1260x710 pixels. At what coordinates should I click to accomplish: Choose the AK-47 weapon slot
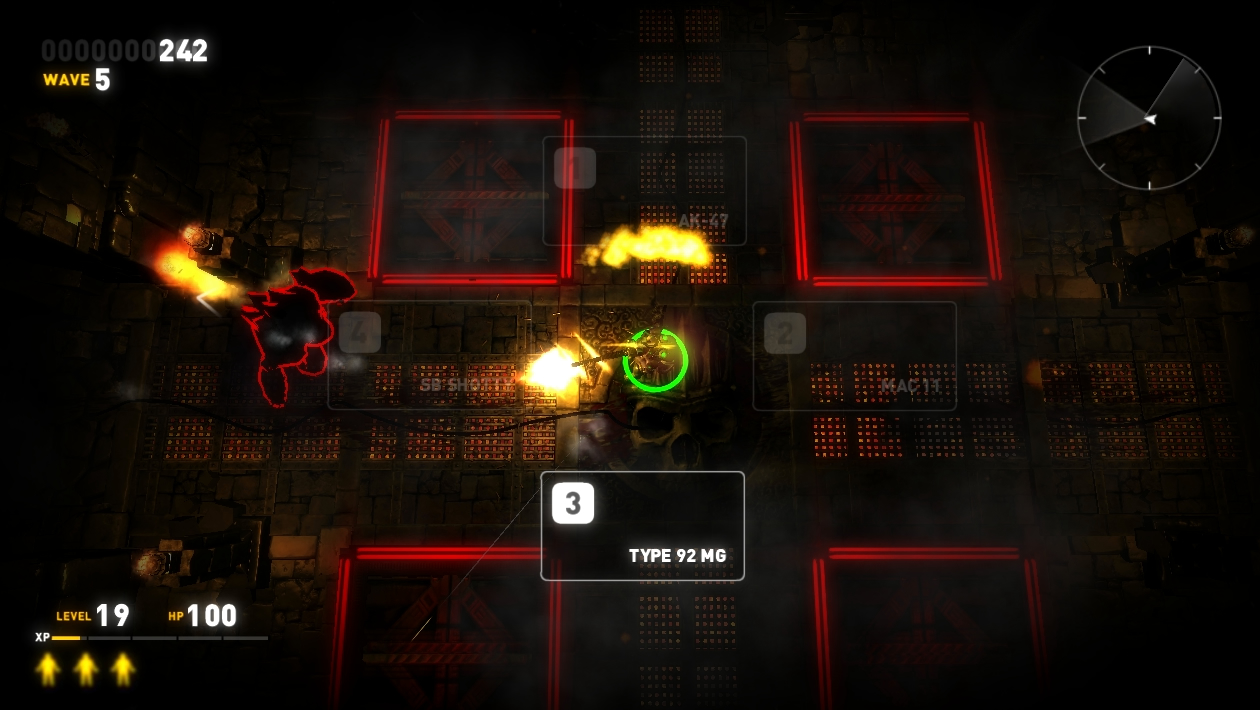click(x=645, y=191)
